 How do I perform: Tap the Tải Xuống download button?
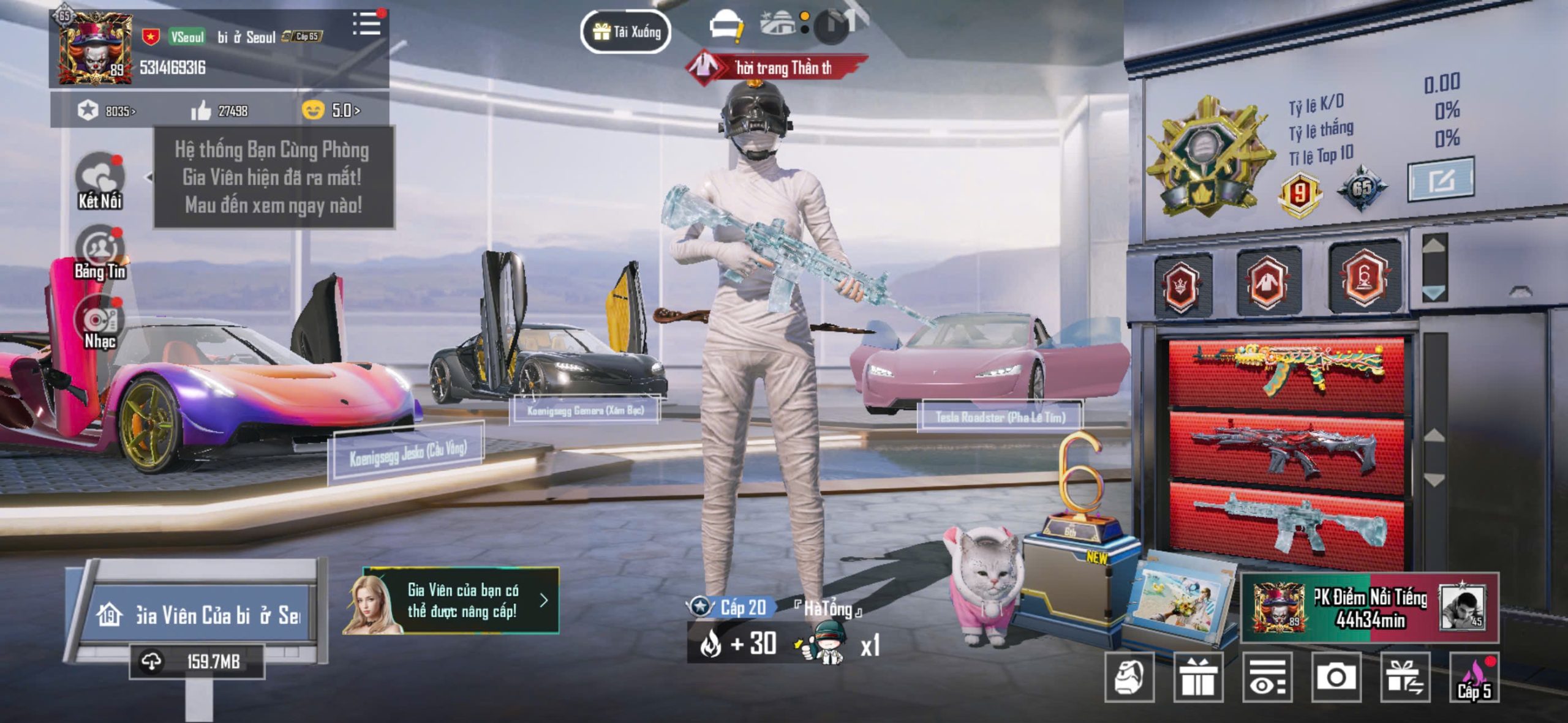625,31
